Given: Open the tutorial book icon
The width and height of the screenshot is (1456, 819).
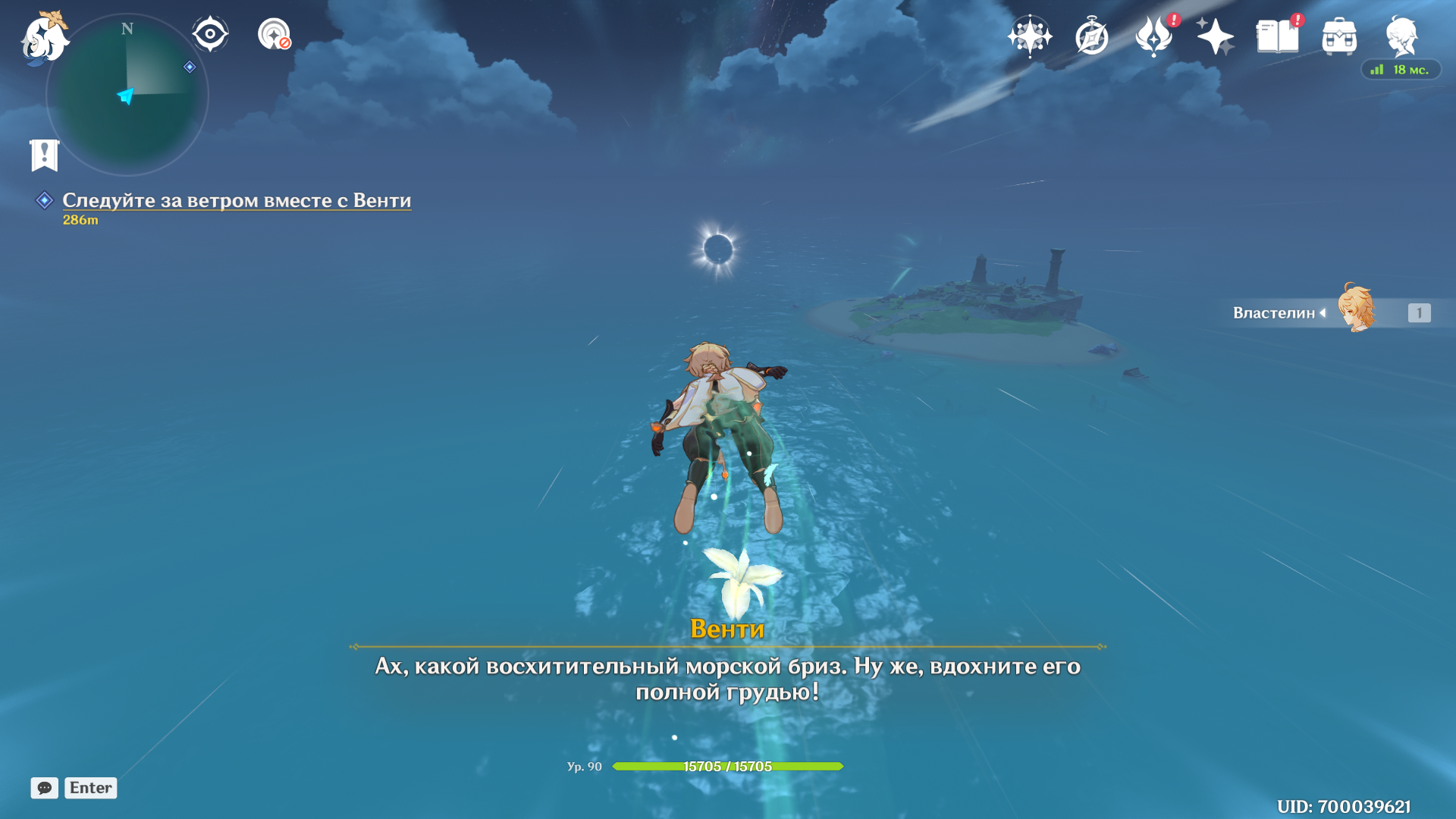Looking at the screenshot, I should pos(1277,36).
